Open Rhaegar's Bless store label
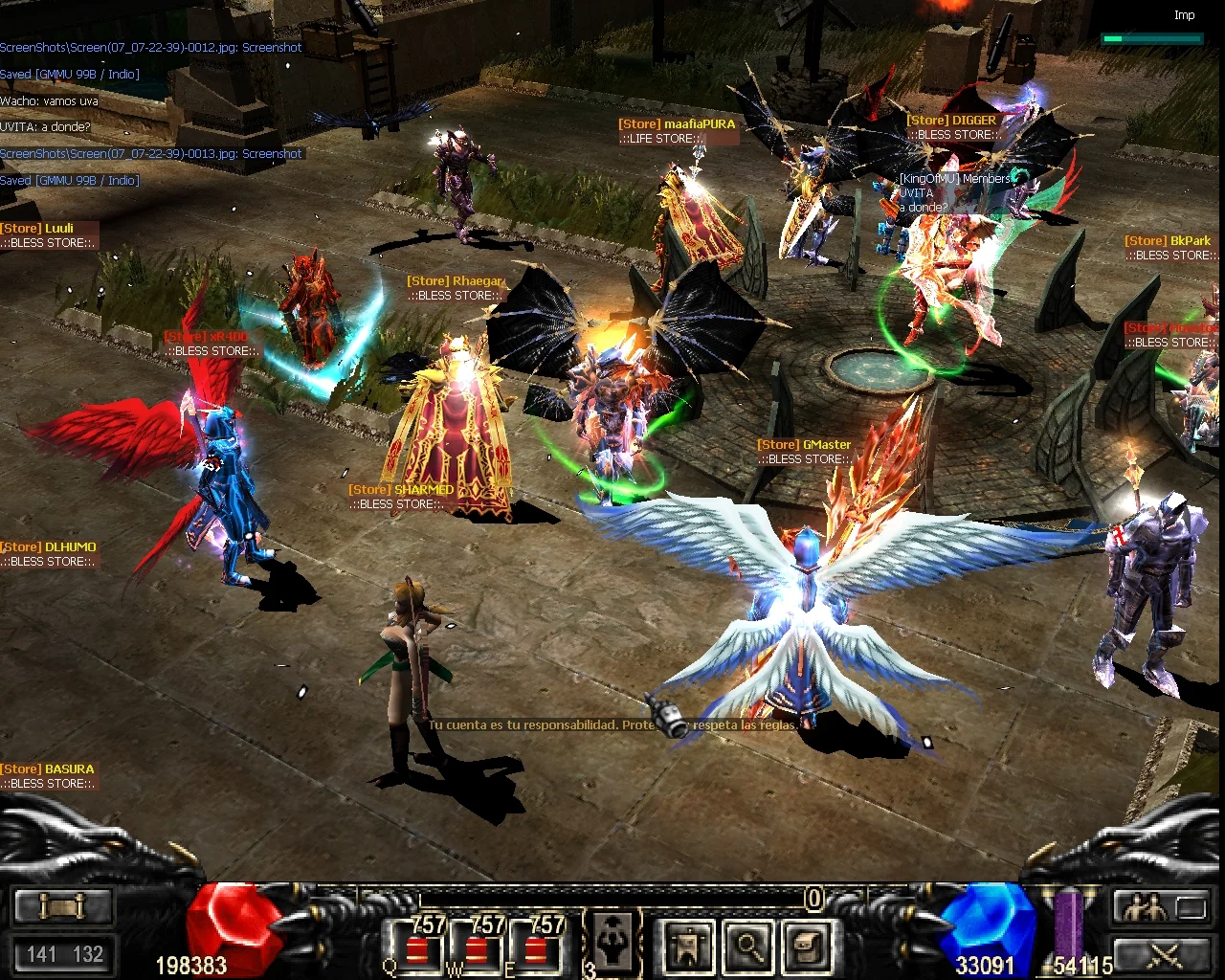 [x=454, y=288]
